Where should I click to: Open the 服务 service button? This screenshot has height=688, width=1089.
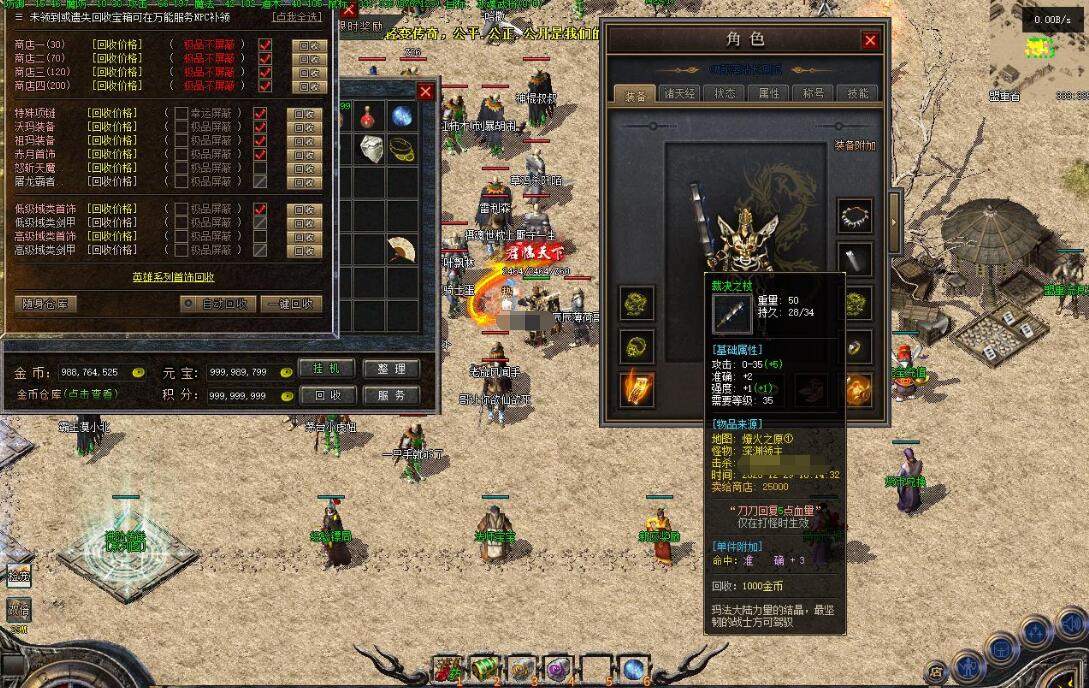pyautogui.click(x=390, y=395)
